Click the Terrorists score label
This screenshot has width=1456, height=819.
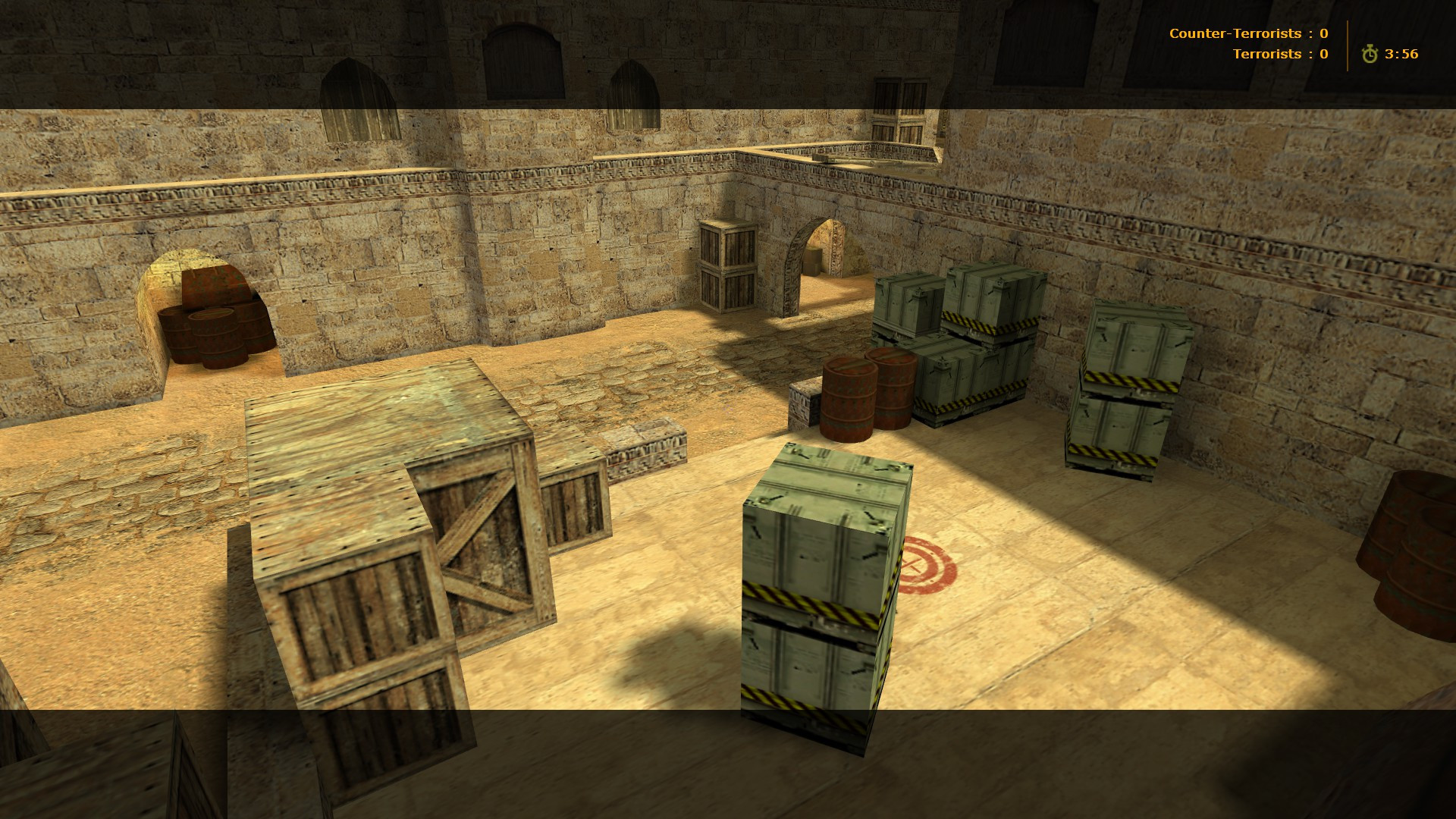pyautogui.click(x=1266, y=54)
